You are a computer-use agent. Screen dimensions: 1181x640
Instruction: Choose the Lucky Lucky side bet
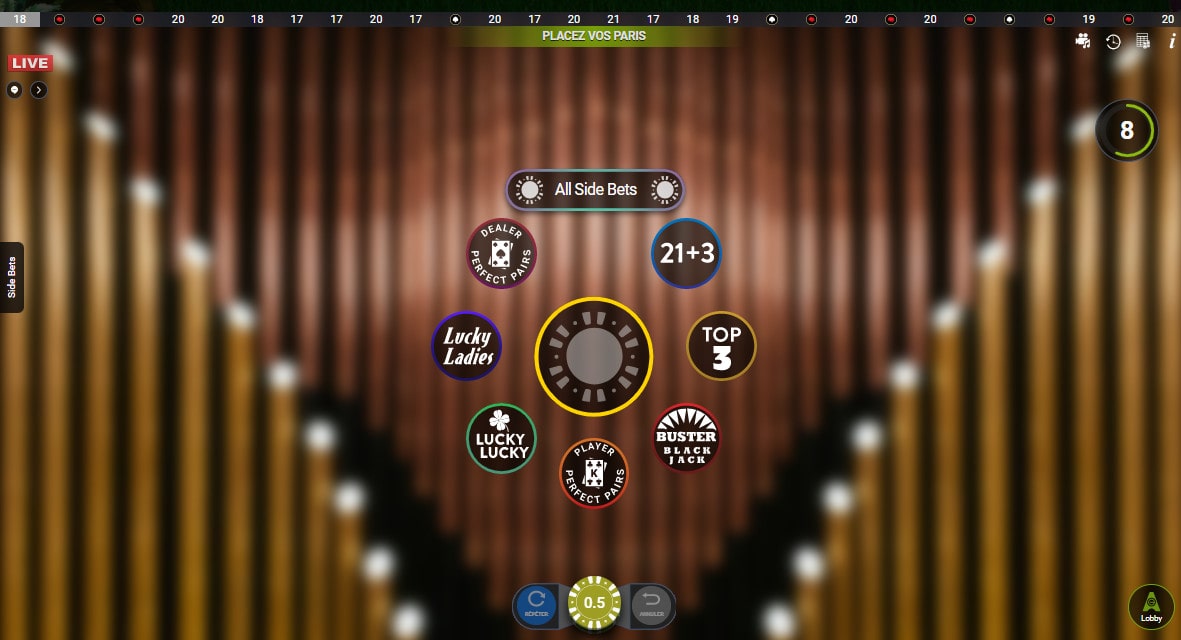(x=502, y=439)
